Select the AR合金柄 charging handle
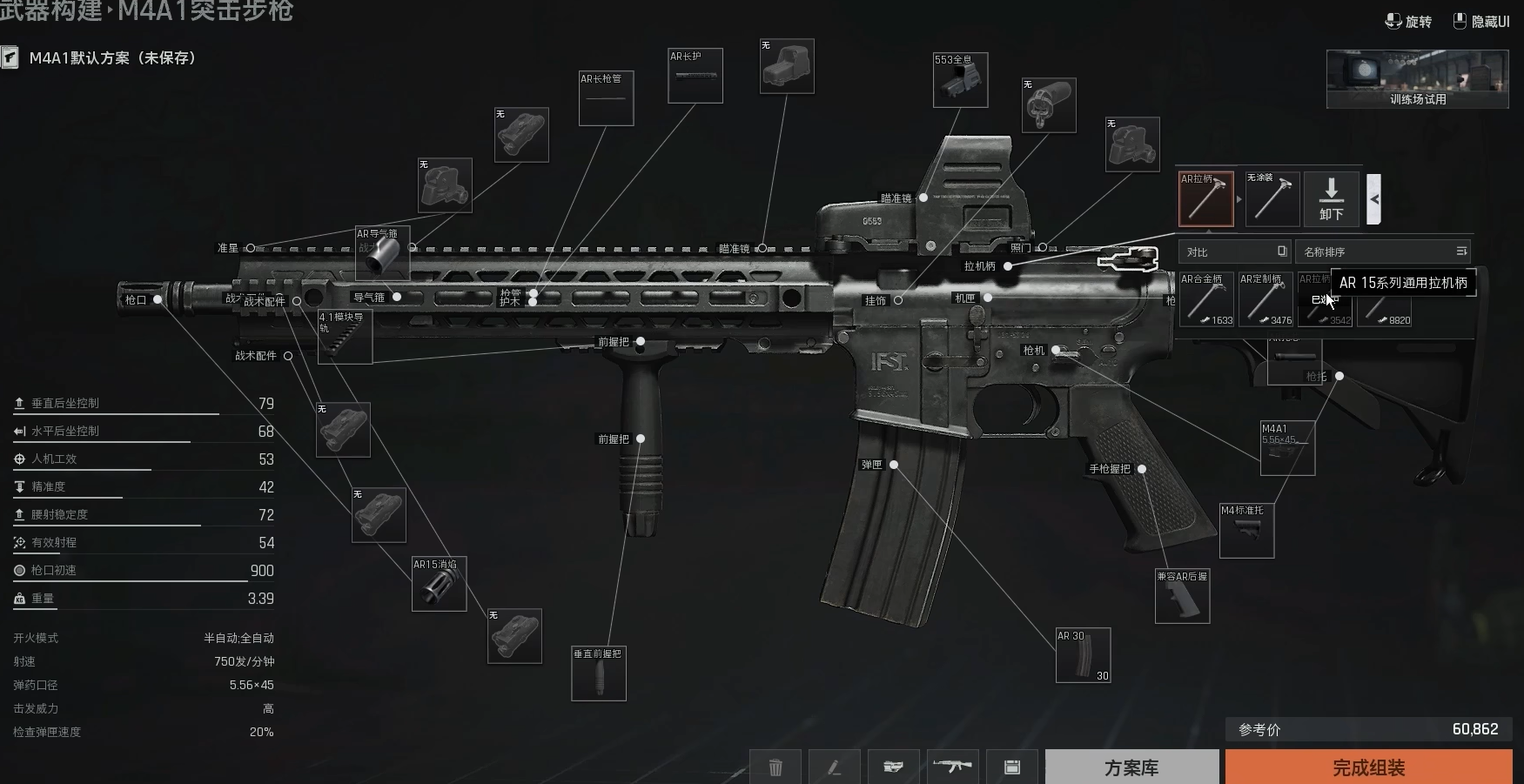Screen dimensions: 1524x784 click(x=1207, y=299)
